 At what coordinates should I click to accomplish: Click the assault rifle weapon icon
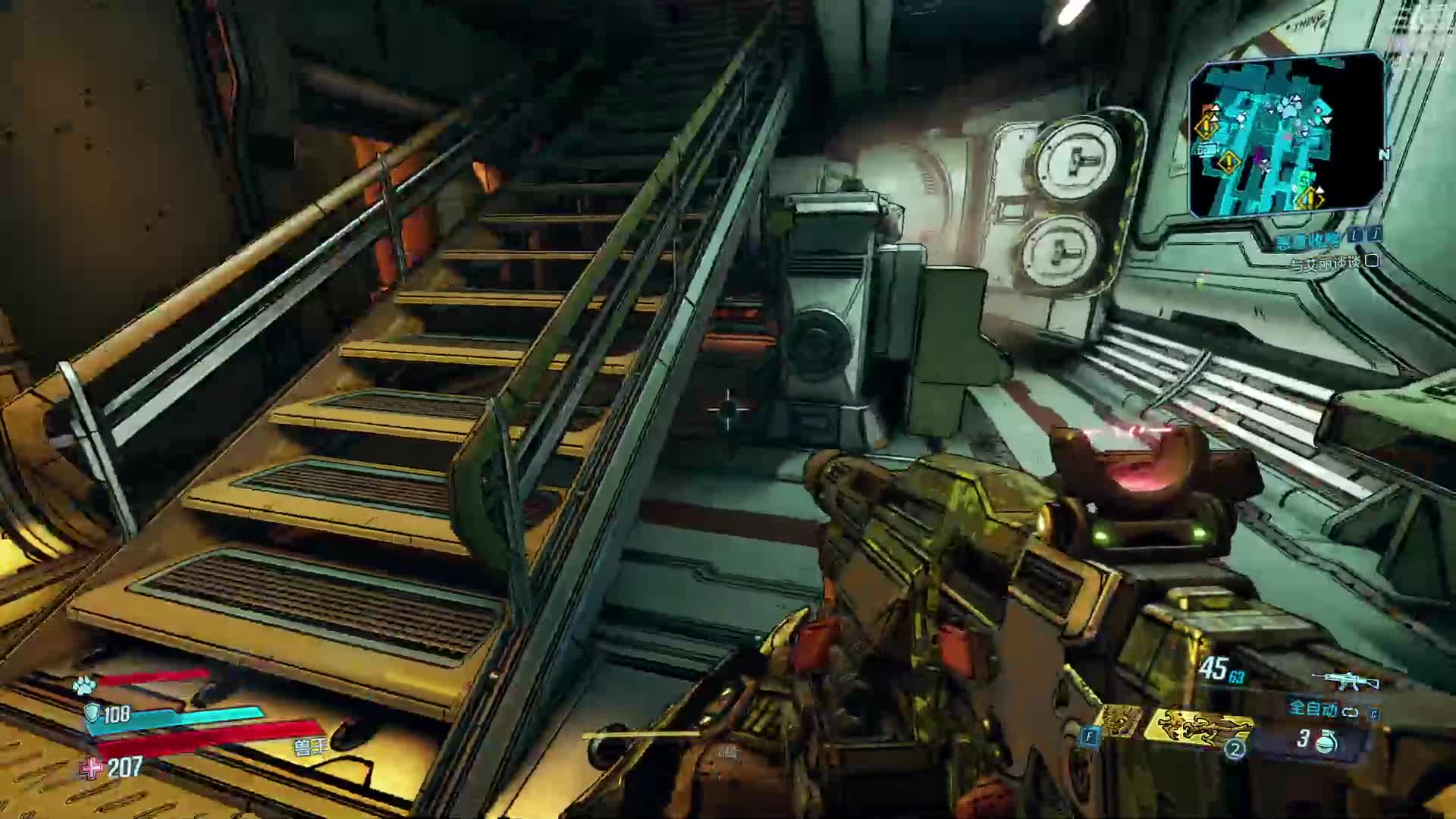[1345, 680]
